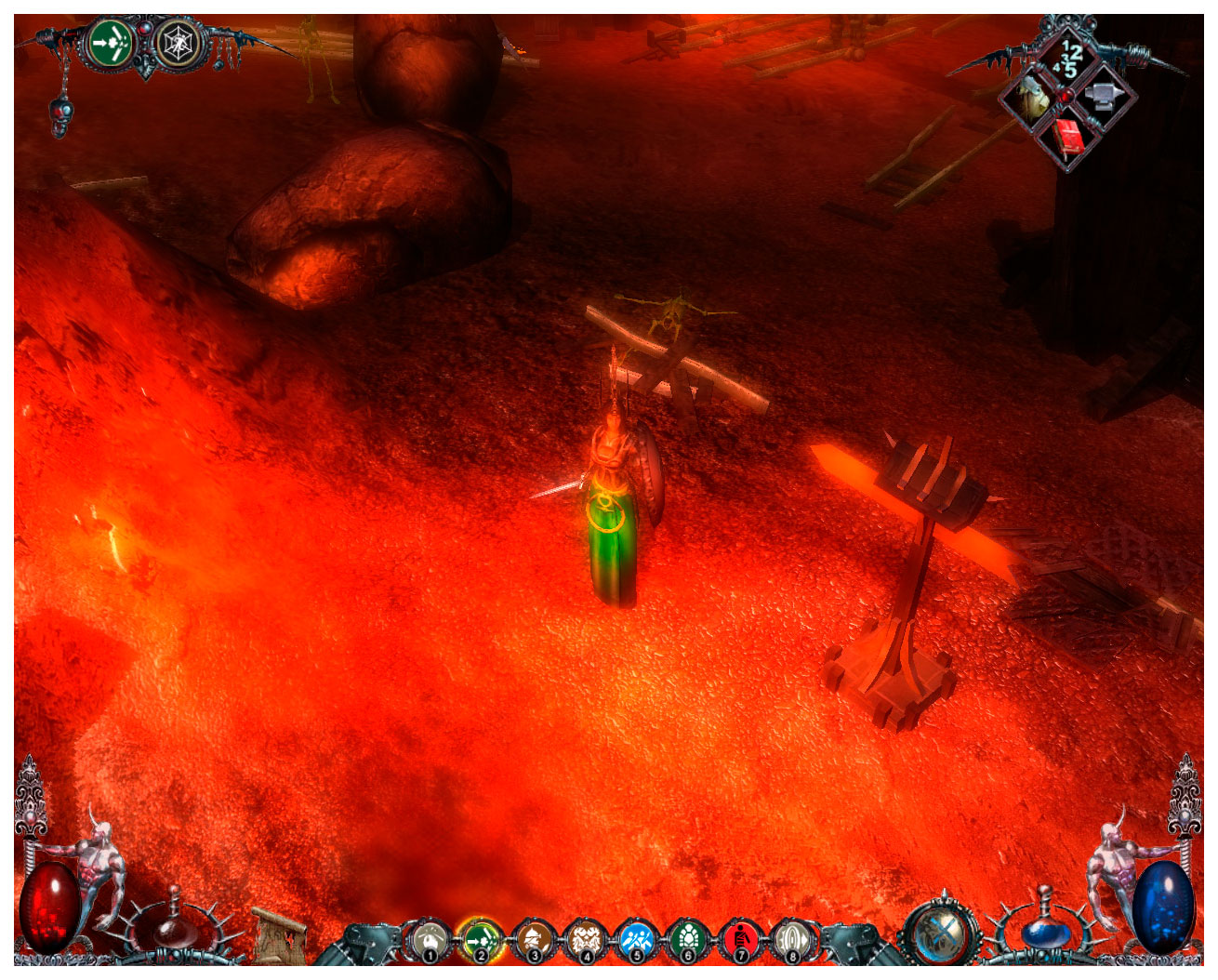Trigger the blue skill in slot 5
This screenshot has width=1218, height=980.
pyautogui.click(x=637, y=939)
